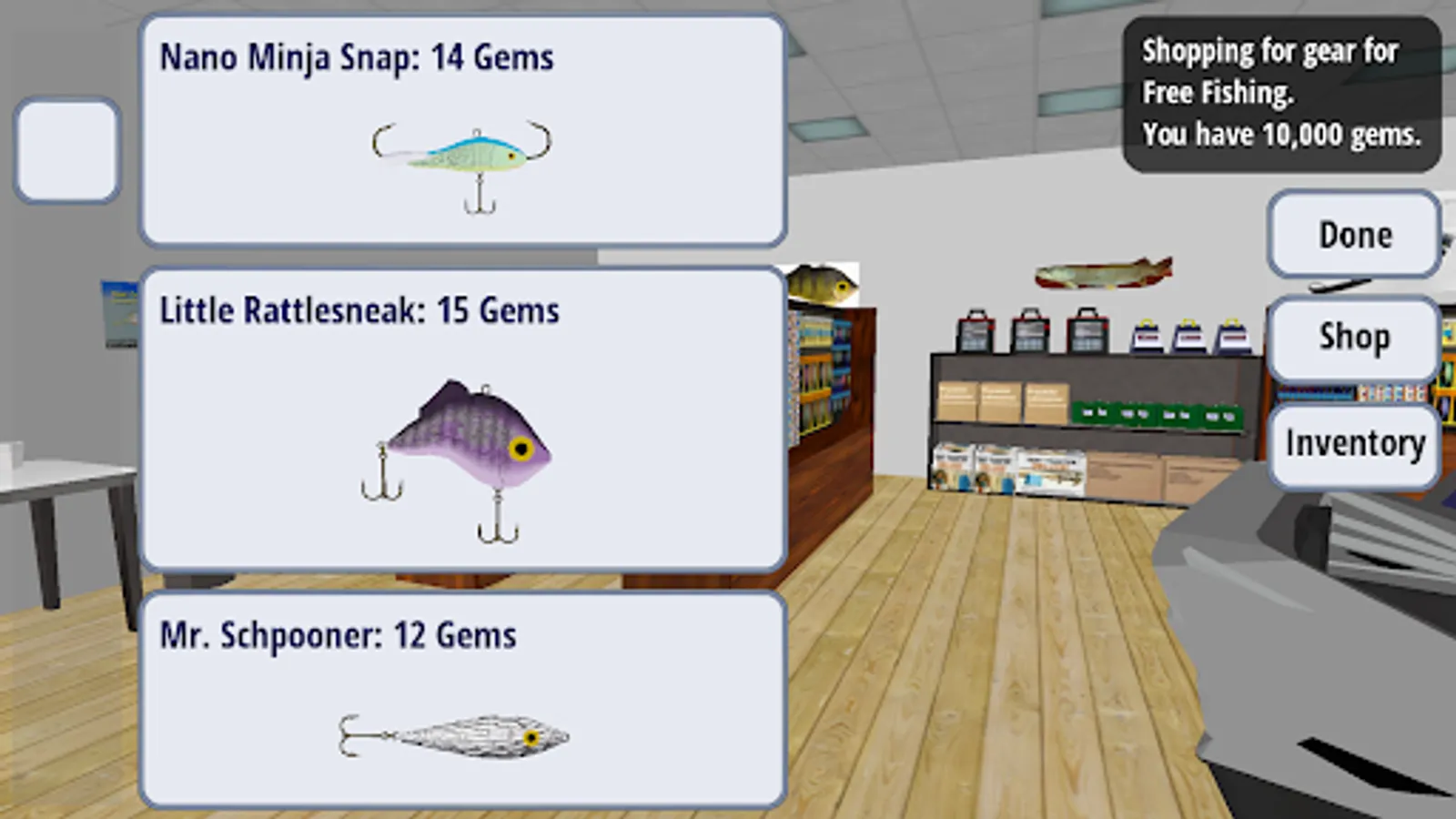Open the Inventory screen
Screen dimensions: 1456x819
click(1355, 443)
